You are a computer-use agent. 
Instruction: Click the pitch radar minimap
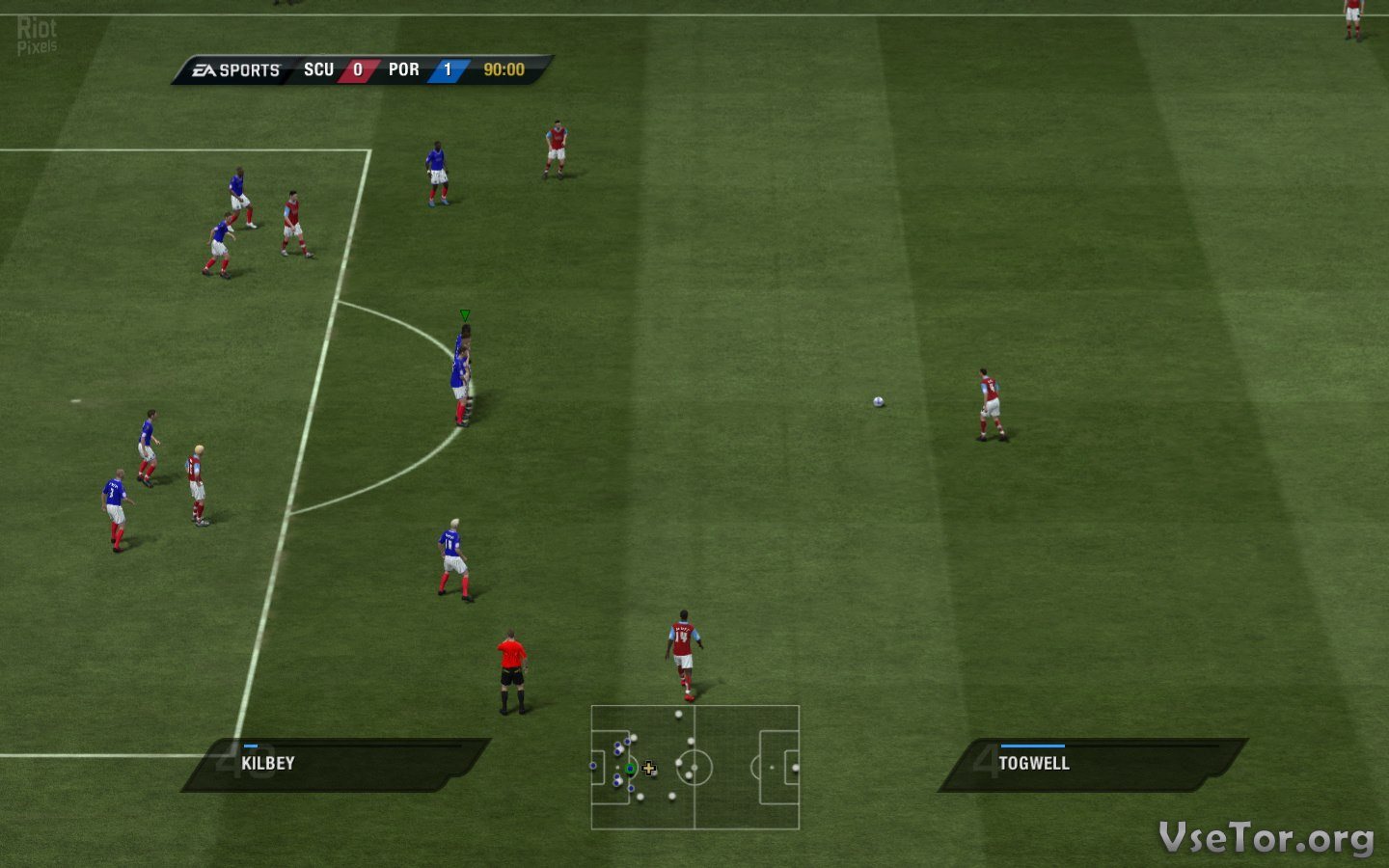point(694,768)
